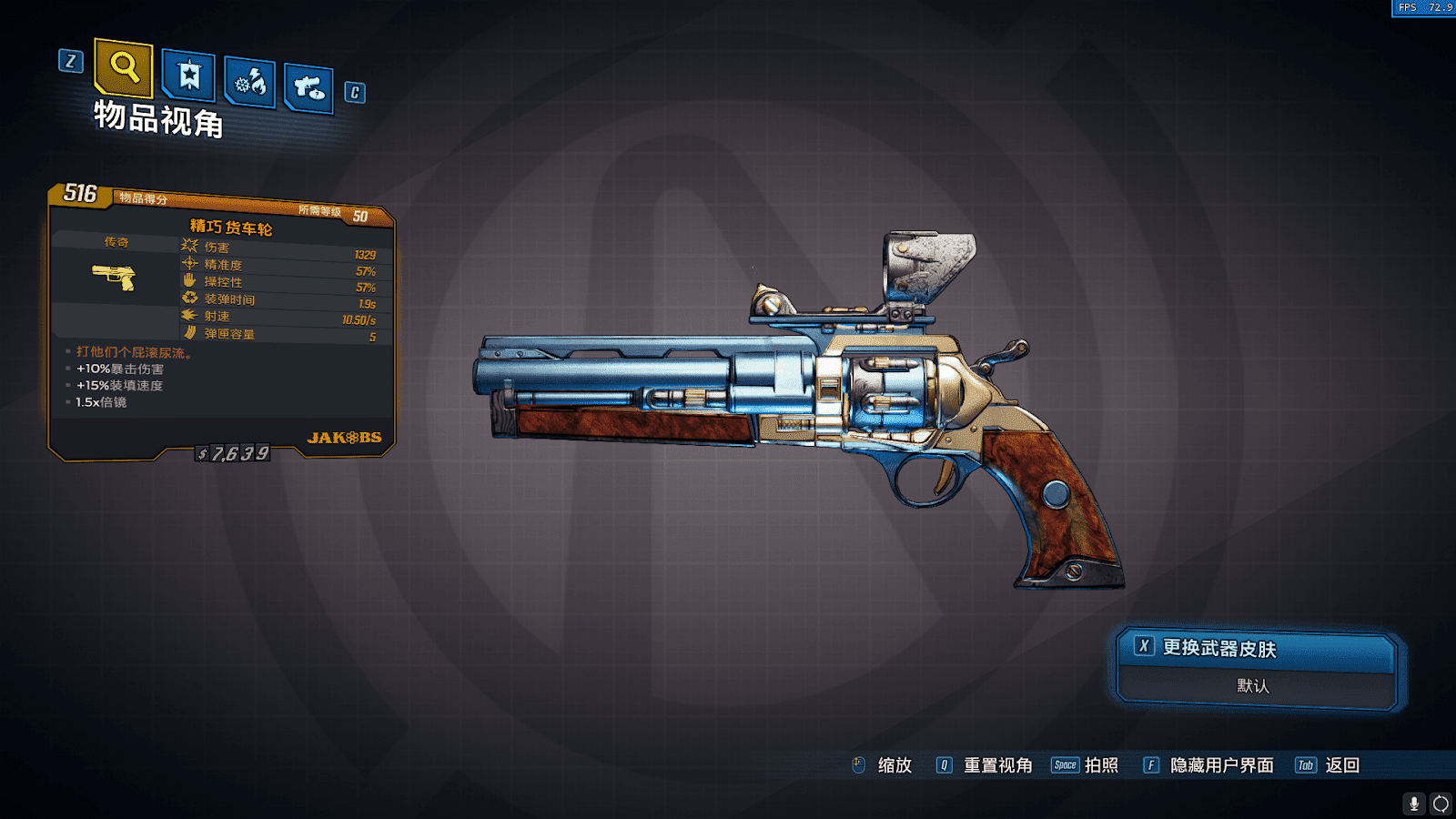Open the gear and flame tab
This screenshot has height=819, width=1456.
(250, 84)
